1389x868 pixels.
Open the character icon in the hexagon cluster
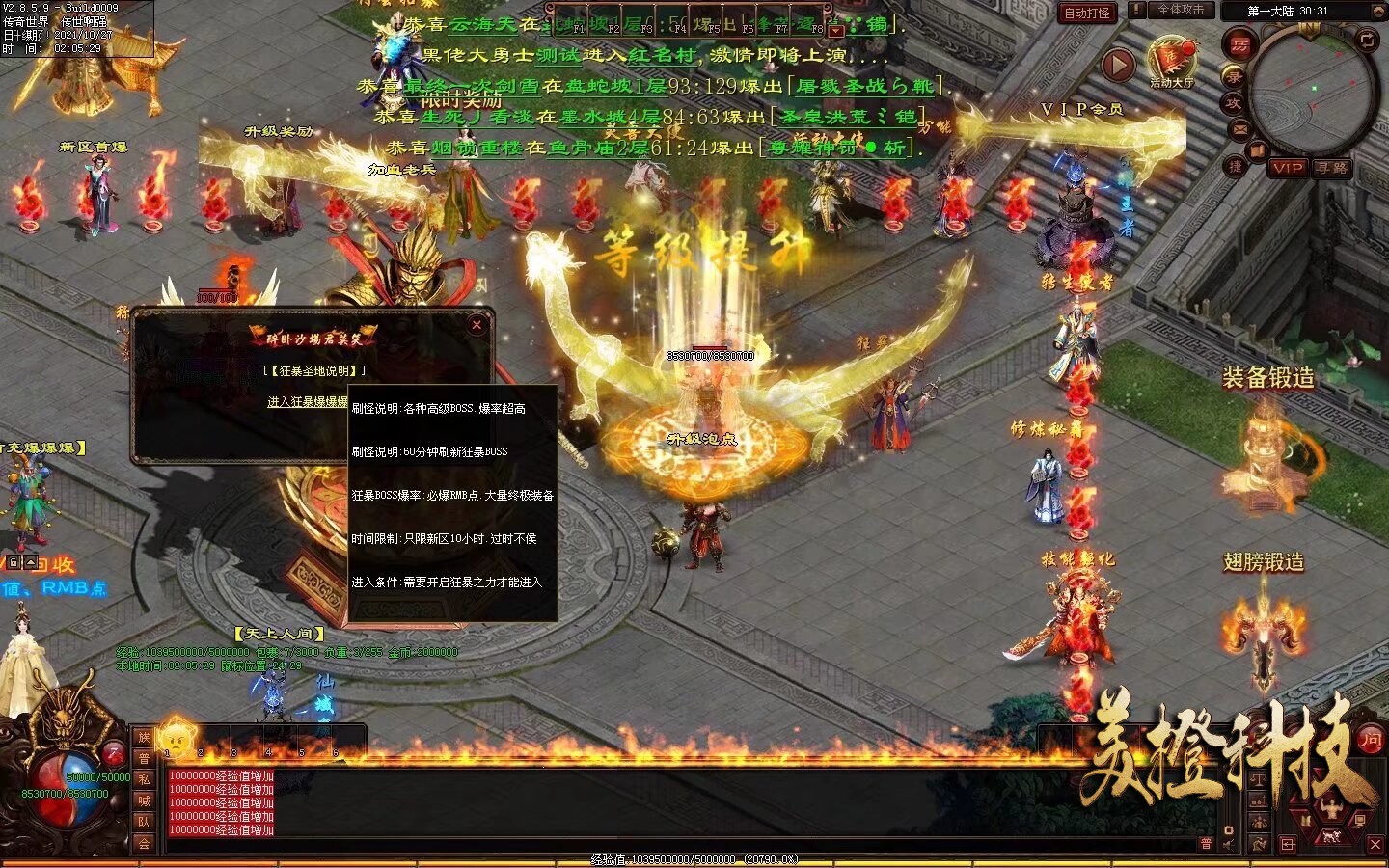click(1331, 806)
